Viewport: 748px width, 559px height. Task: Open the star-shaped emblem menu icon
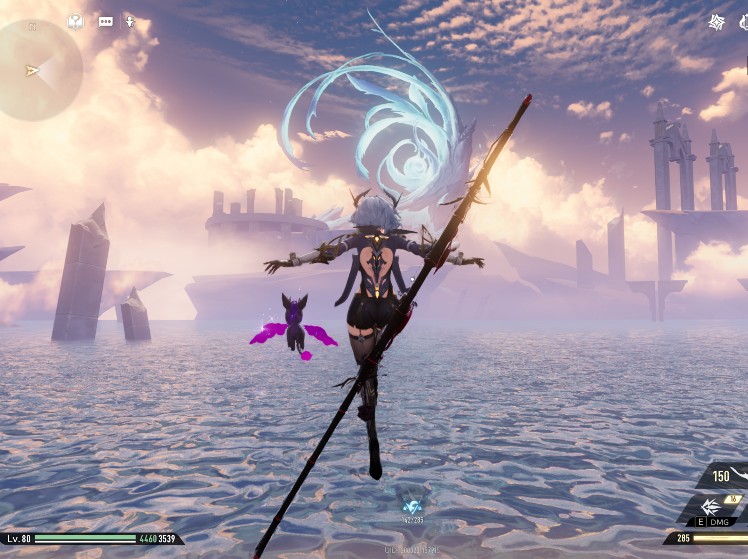[x=717, y=21]
